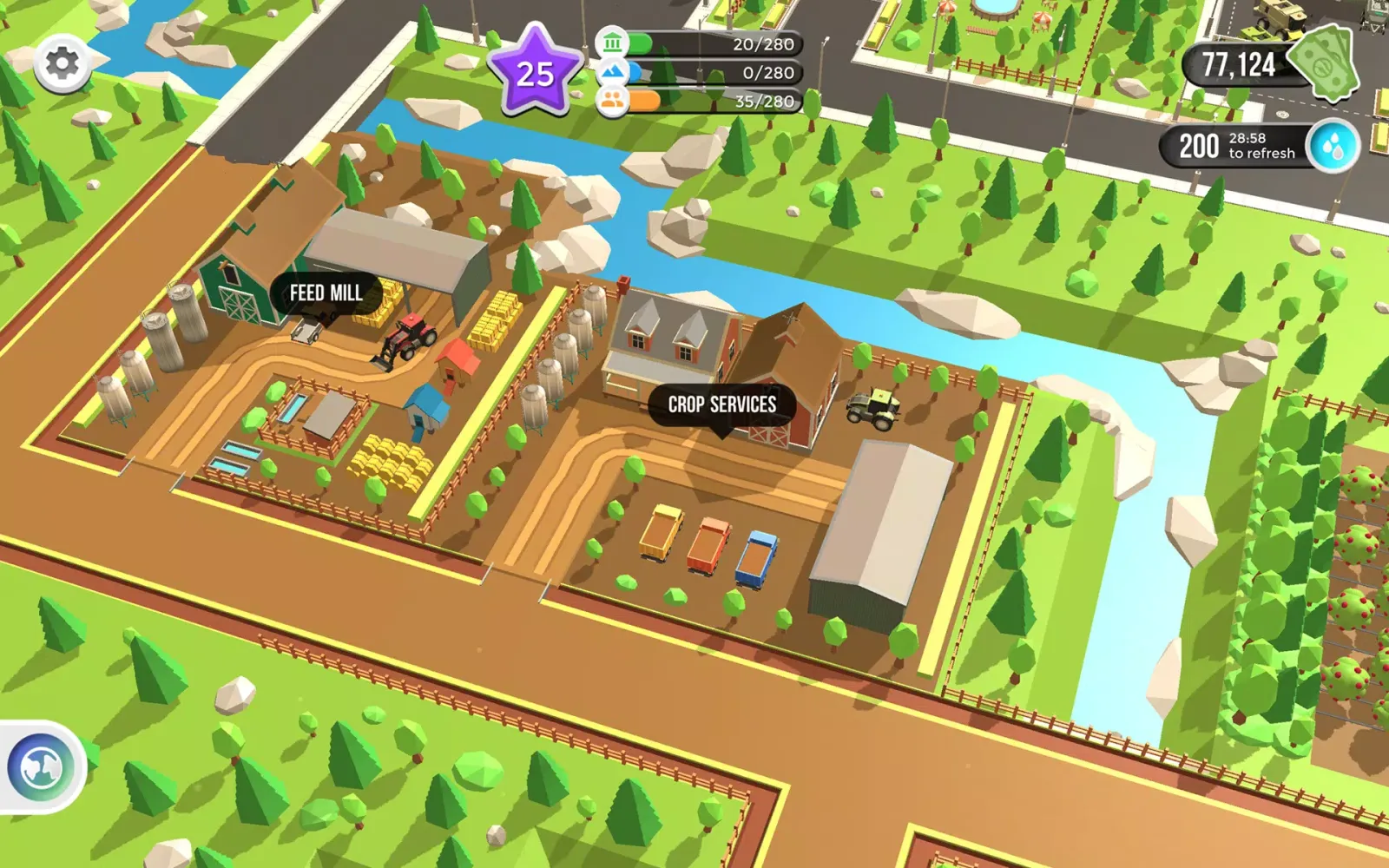The image size is (1389, 868).
Task: Tap the purple level 25 star
Action: click(535, 73)
